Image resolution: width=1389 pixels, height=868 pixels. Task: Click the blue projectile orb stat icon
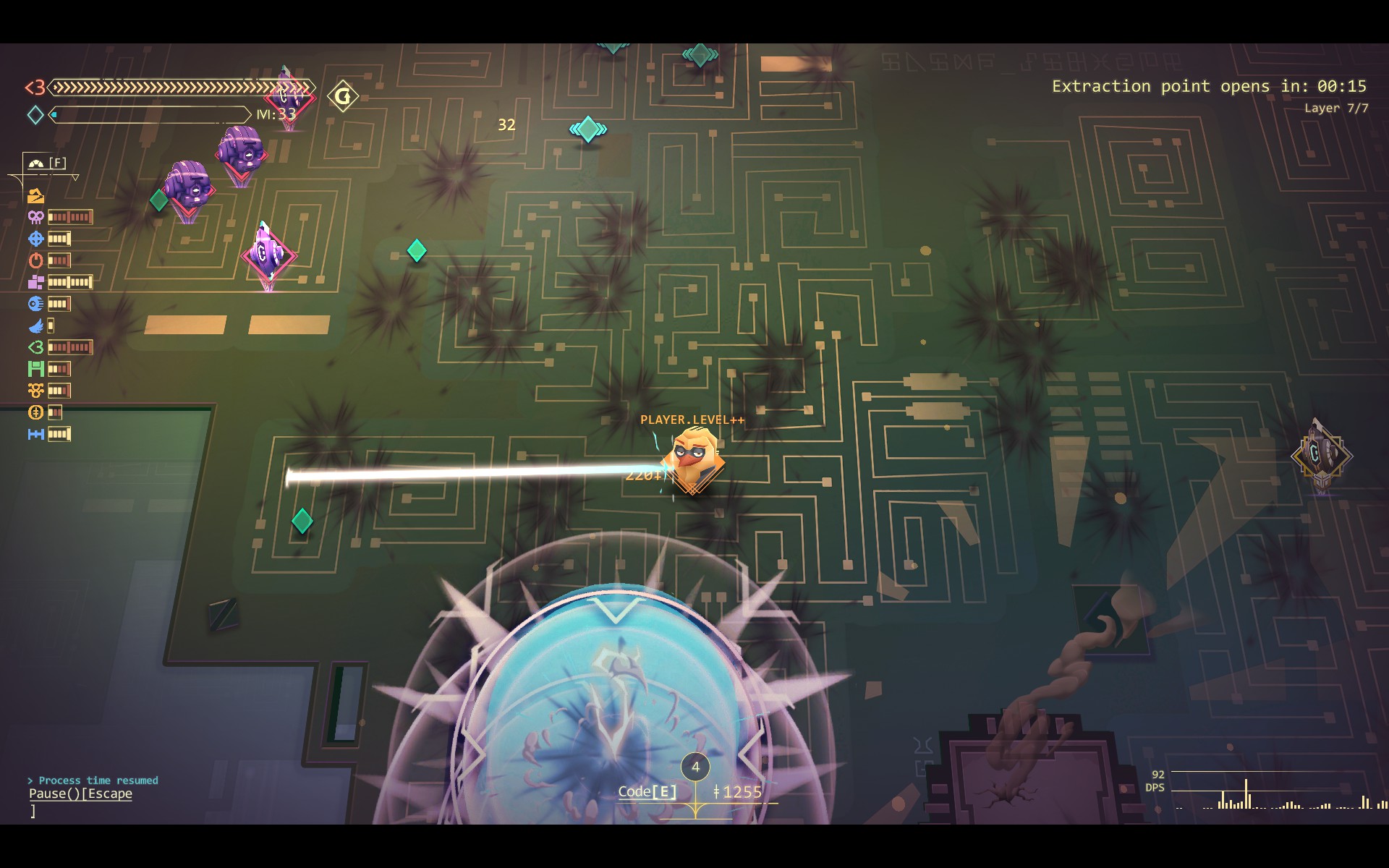(35, 304)
